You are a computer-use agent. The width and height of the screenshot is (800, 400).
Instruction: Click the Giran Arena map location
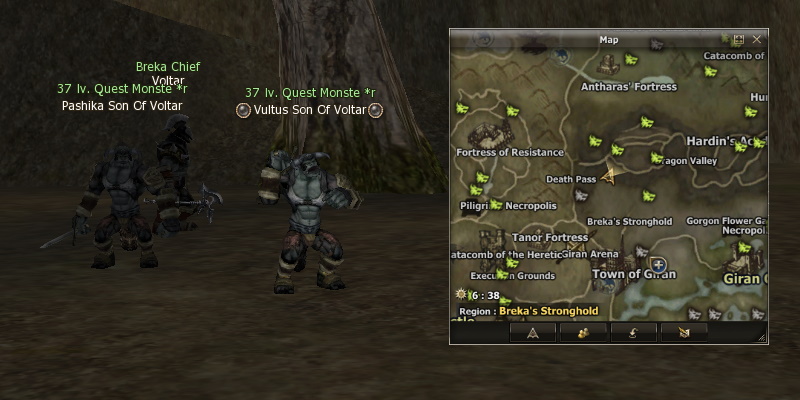591,254
